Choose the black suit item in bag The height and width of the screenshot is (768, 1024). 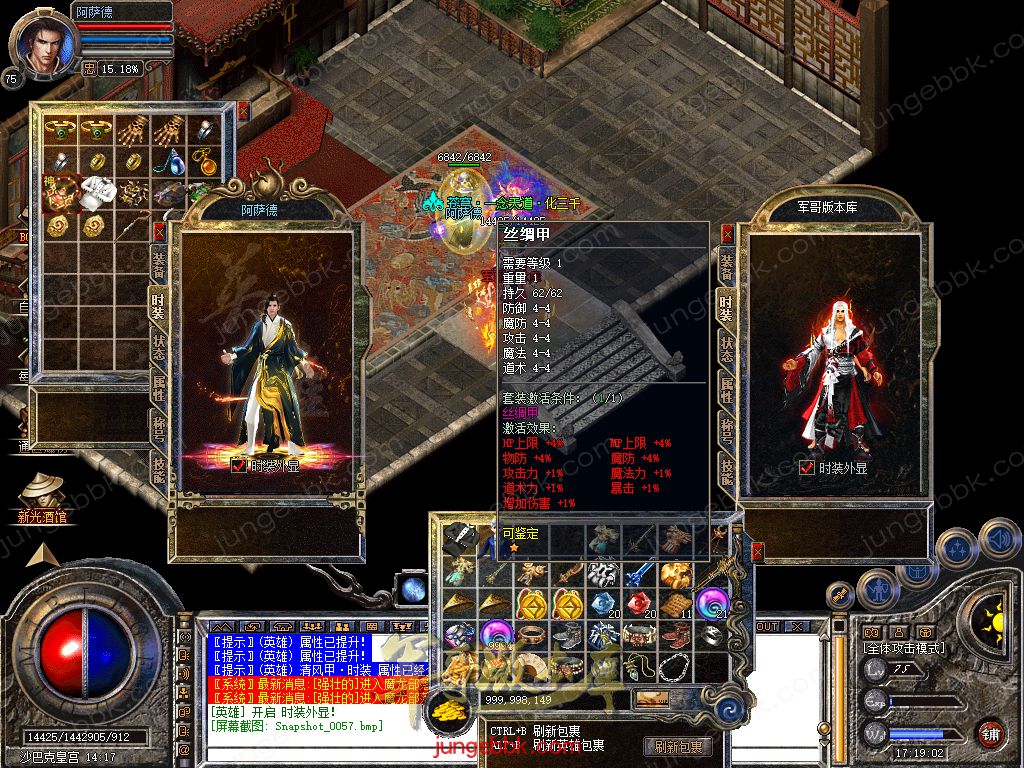(459, 537)
